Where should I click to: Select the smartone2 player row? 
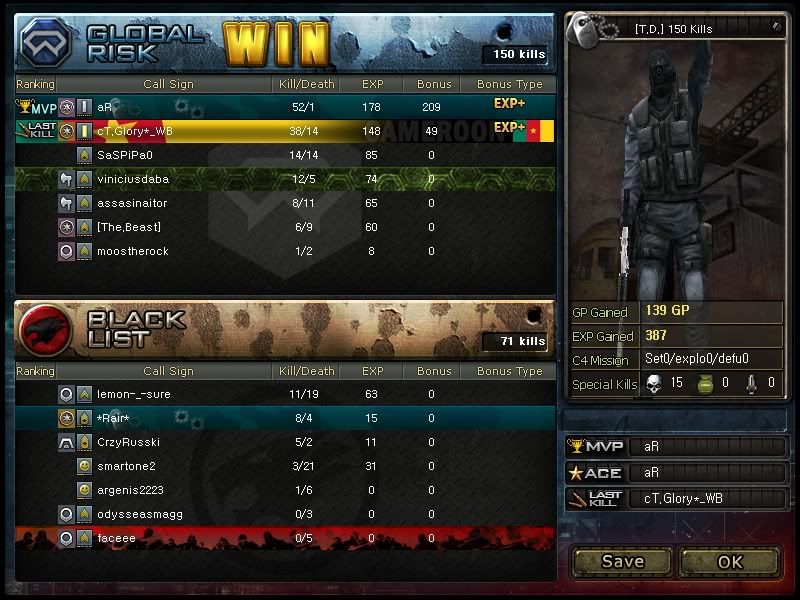point(127,466)
